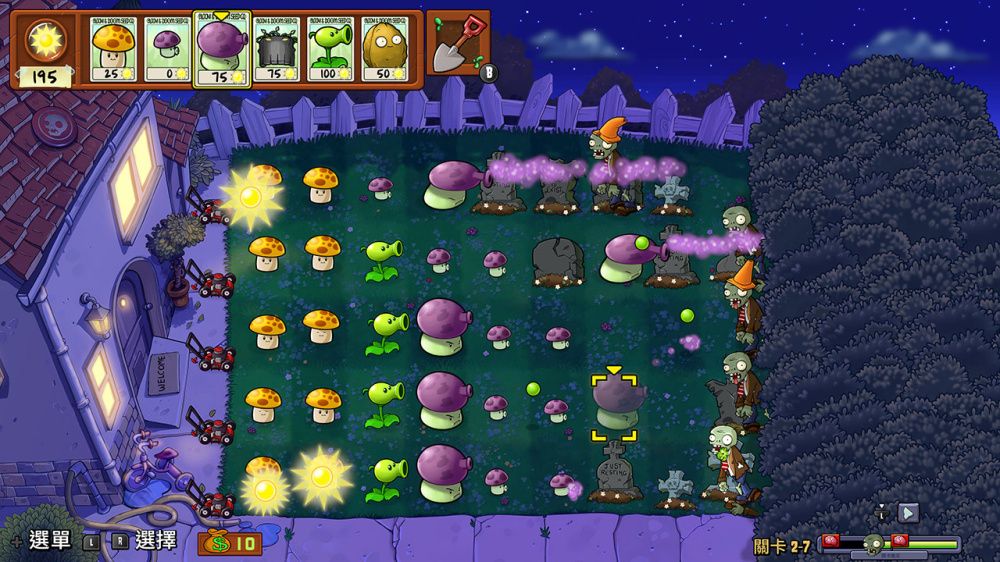Click the fast-forward arrow button
The width and height of the screenshot is (1000, 562).
908,513
